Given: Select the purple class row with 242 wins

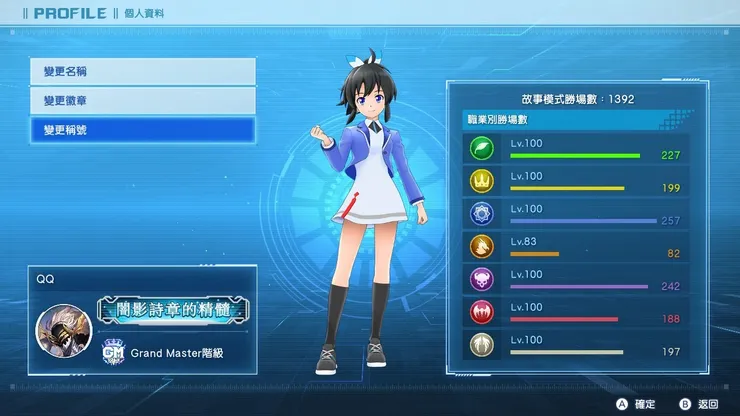Looking at the screenshot, I should tap(570, 280).
